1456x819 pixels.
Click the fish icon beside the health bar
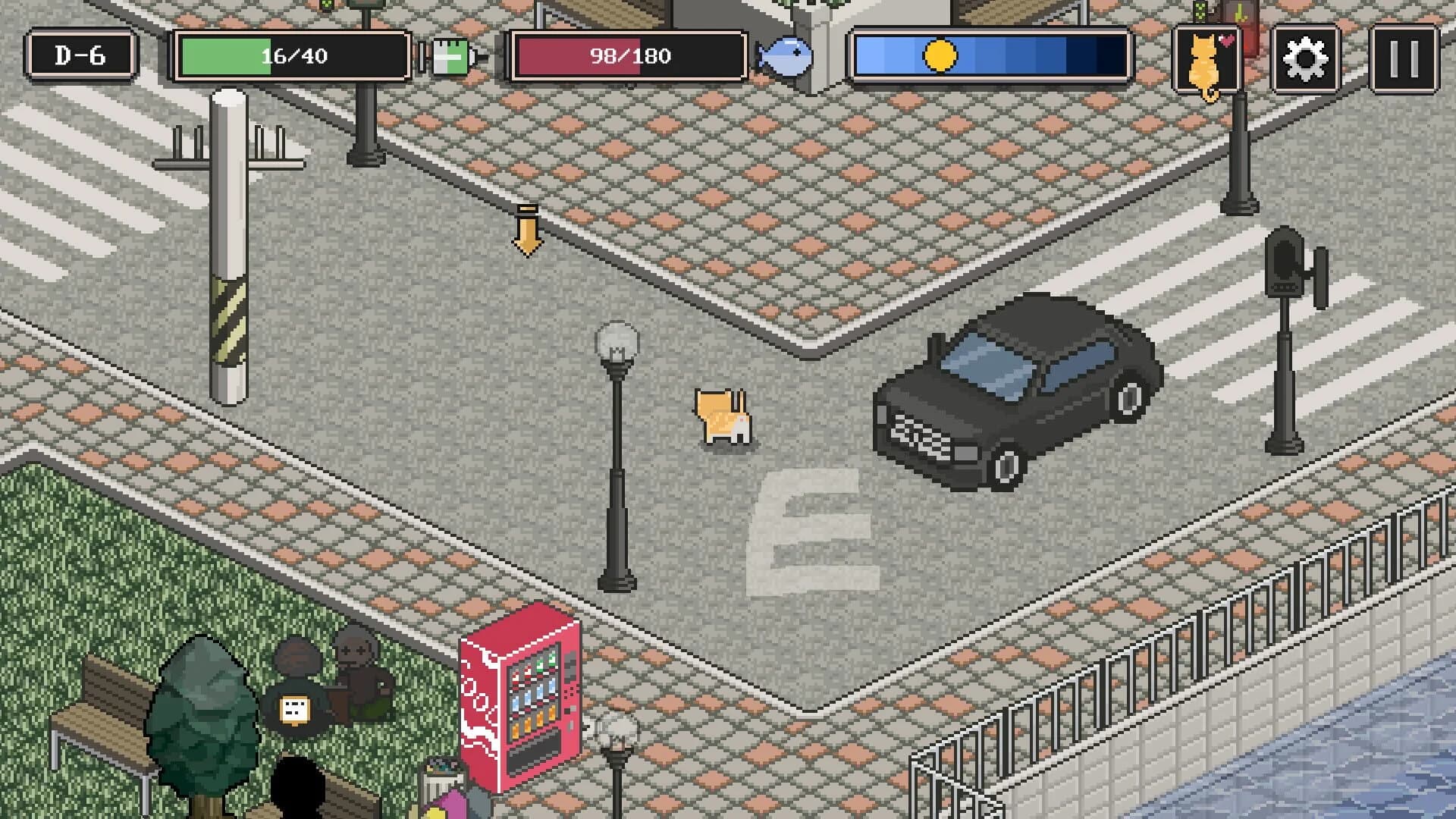pyautogui.click(x=786, y=55)
